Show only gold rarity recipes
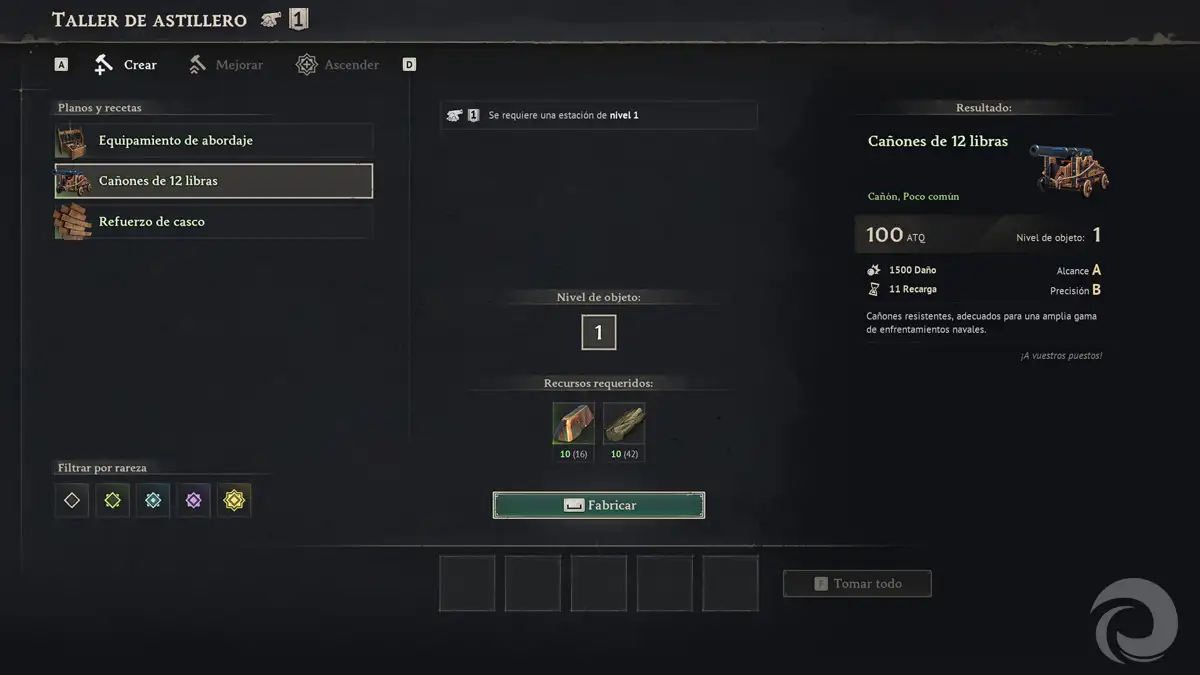This screenshot has width=1200, height=675. tap(234, 500)
